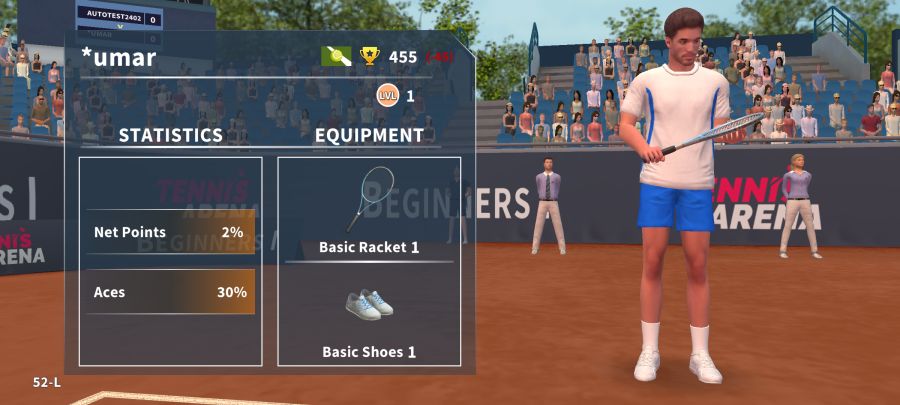
Task: Click the orange LVL badge
Action: pos(386,96)
